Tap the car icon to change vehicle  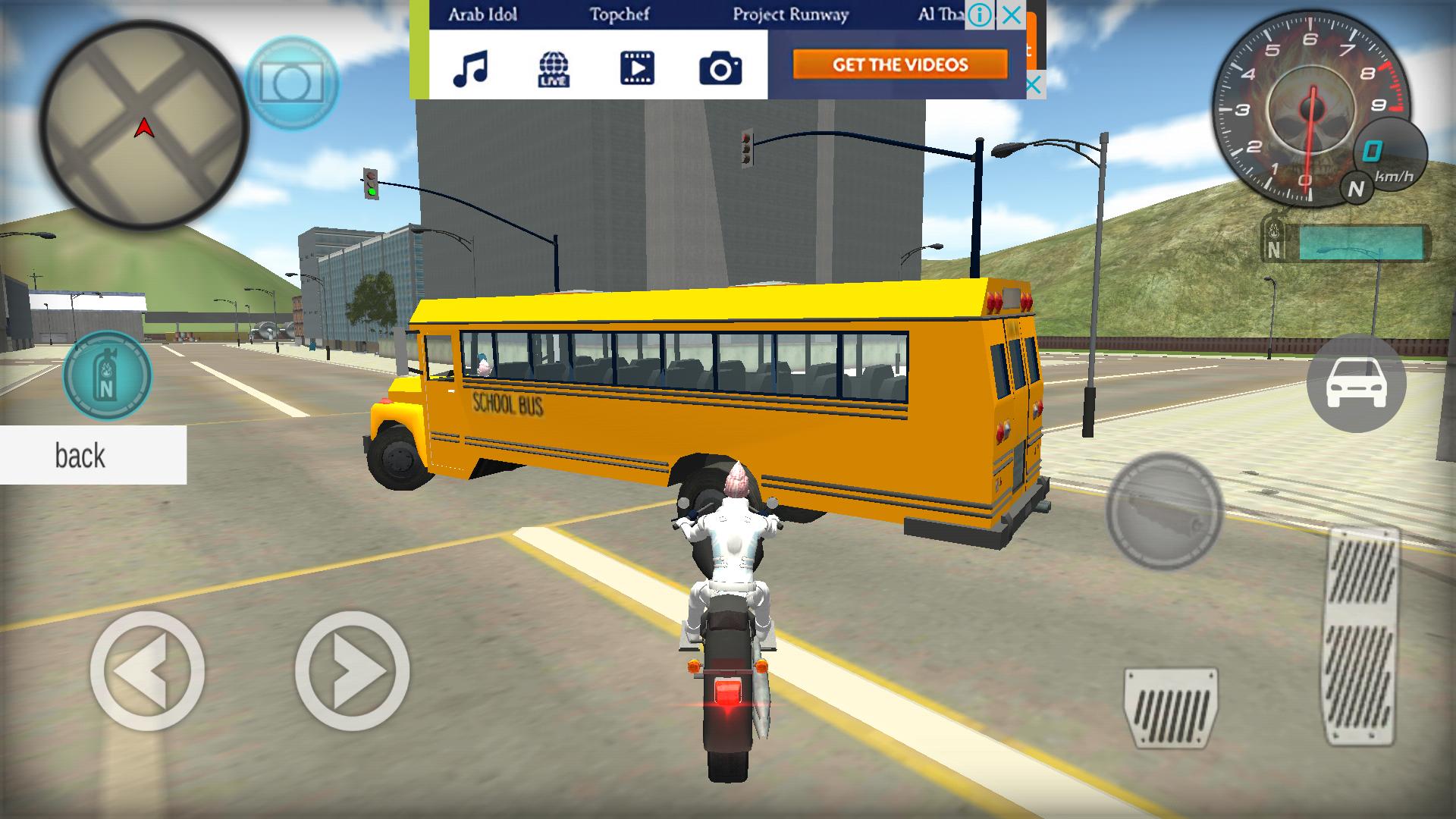click(1356, 384)
